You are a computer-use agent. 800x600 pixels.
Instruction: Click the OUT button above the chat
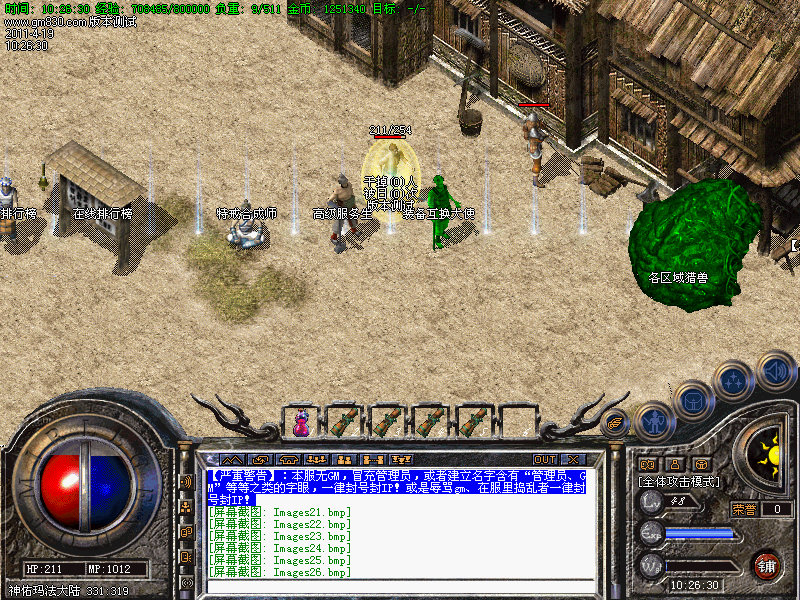[545, 460]
